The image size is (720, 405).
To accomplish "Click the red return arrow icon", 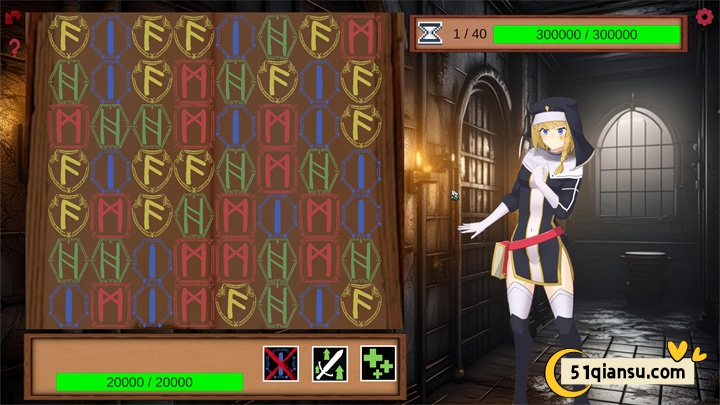I will click(x=13, y=18).
